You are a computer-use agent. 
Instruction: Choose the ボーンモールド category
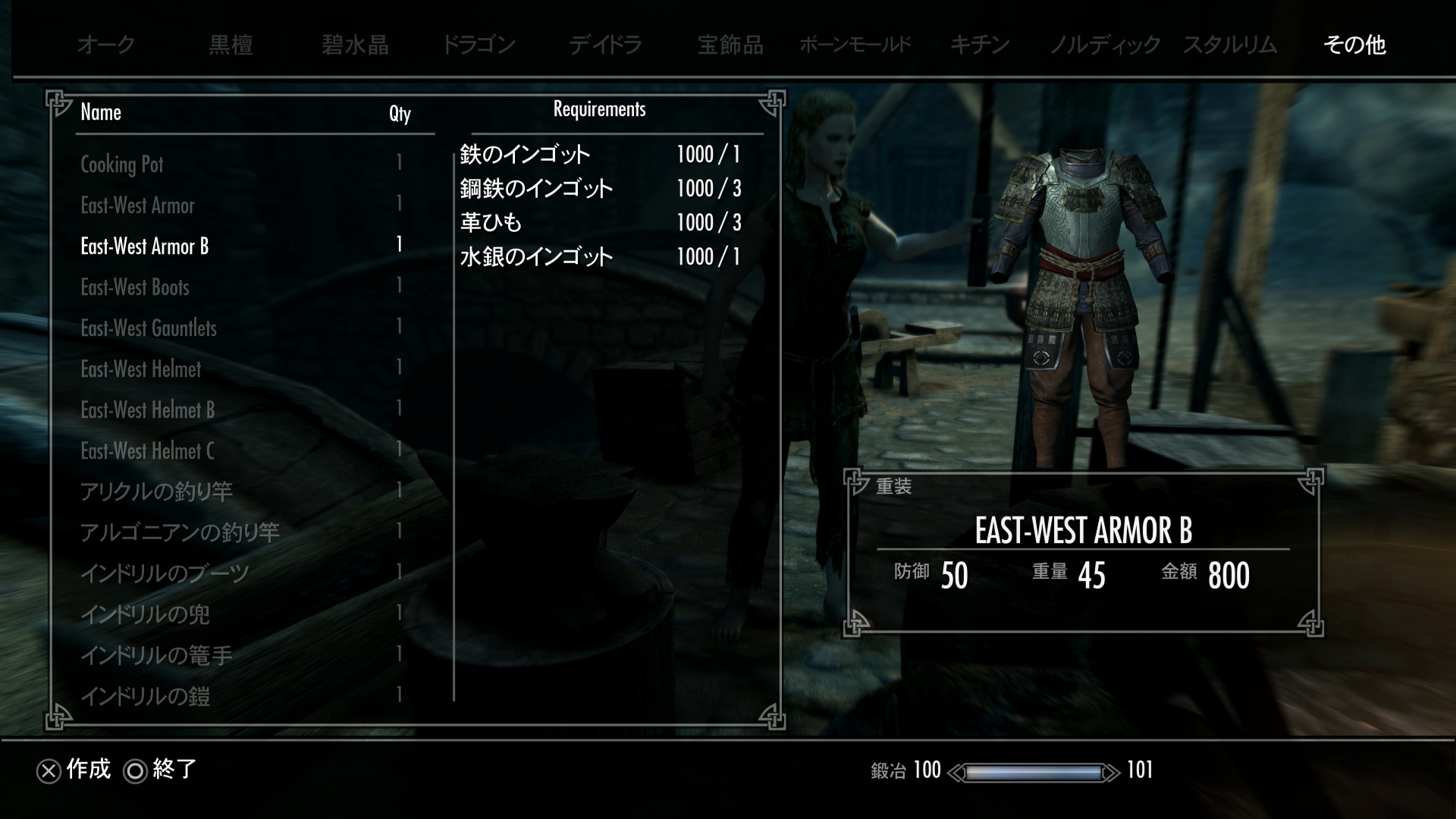coord(855,45)
